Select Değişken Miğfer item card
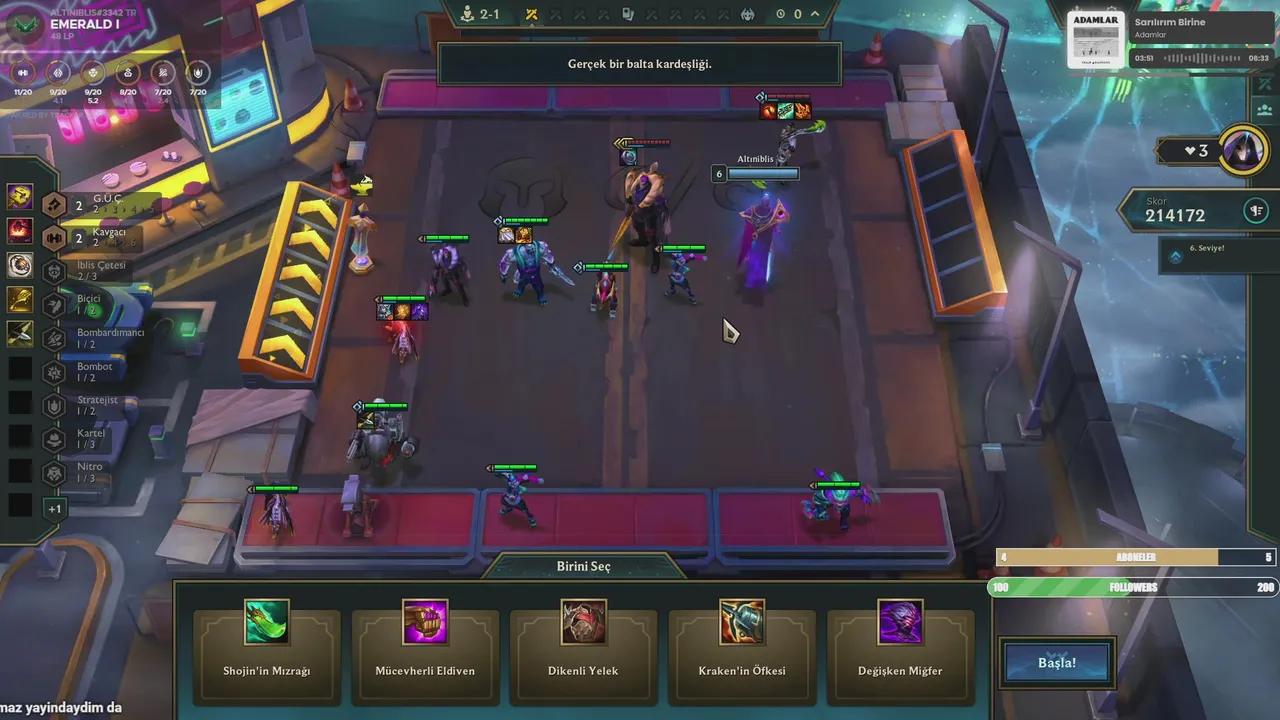The image size is (1280, 720). pyautogui.click(x=900, y=644)
